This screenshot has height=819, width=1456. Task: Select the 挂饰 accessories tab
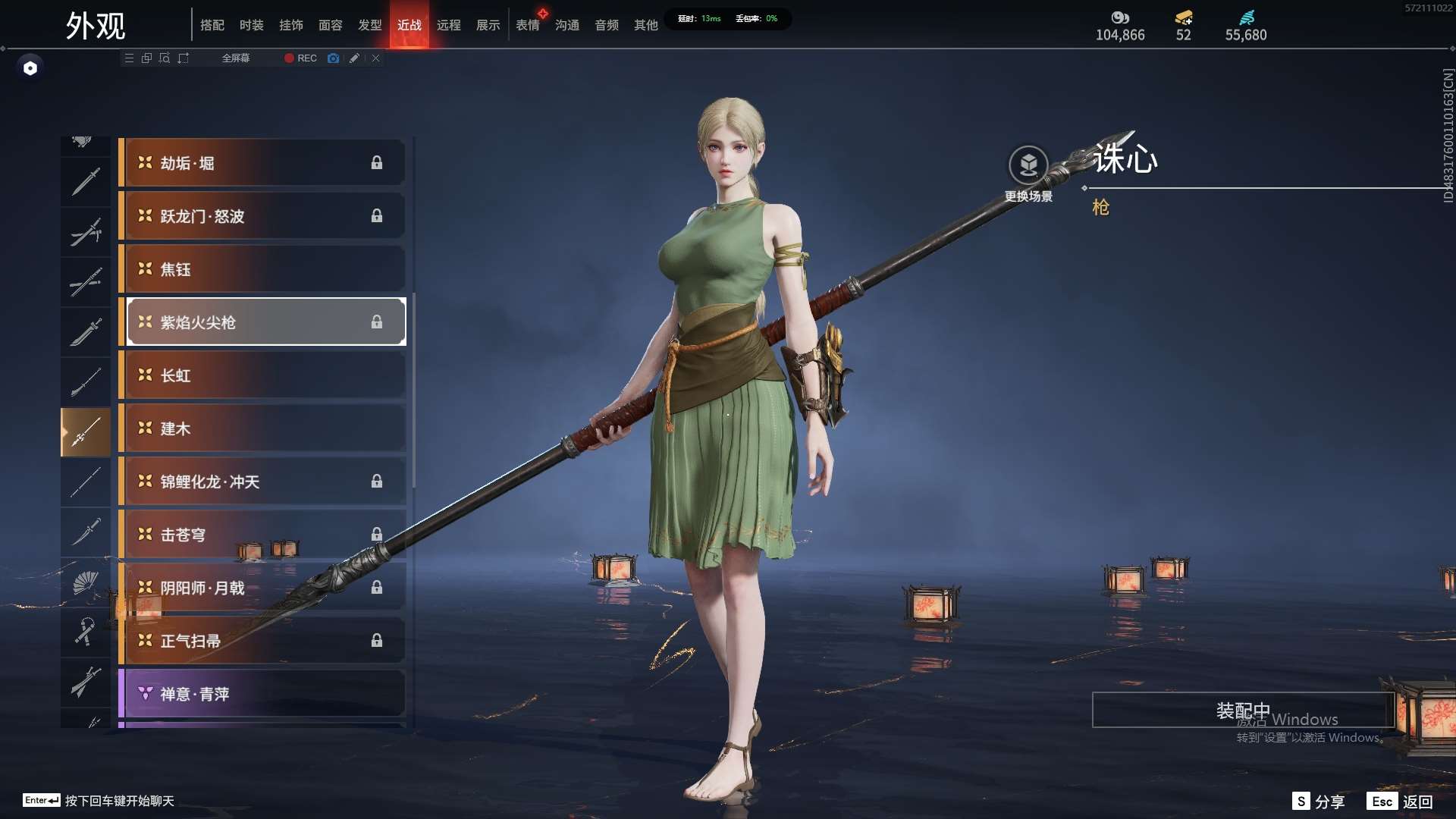point(291,25)
